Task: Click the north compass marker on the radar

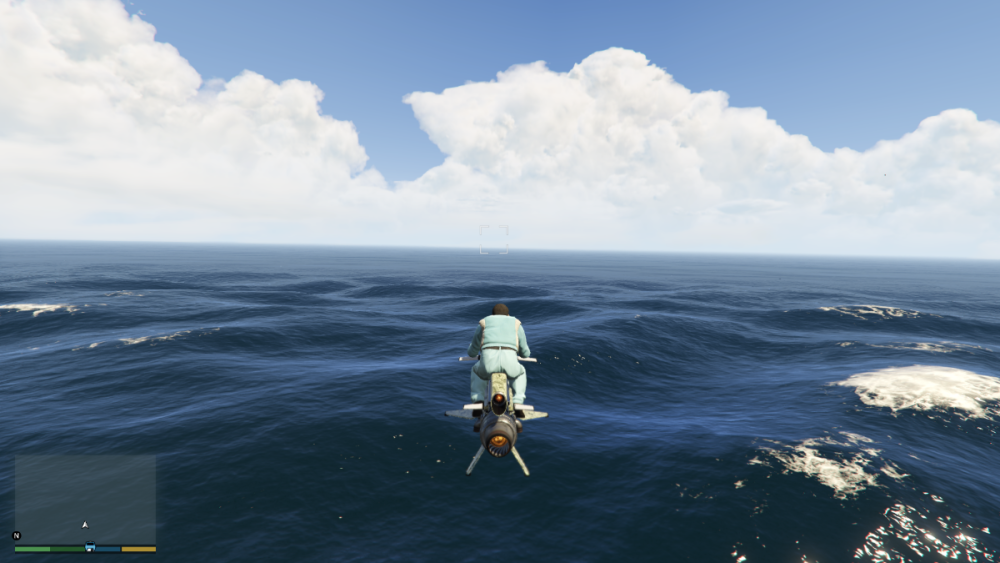Action: [16, 536]
